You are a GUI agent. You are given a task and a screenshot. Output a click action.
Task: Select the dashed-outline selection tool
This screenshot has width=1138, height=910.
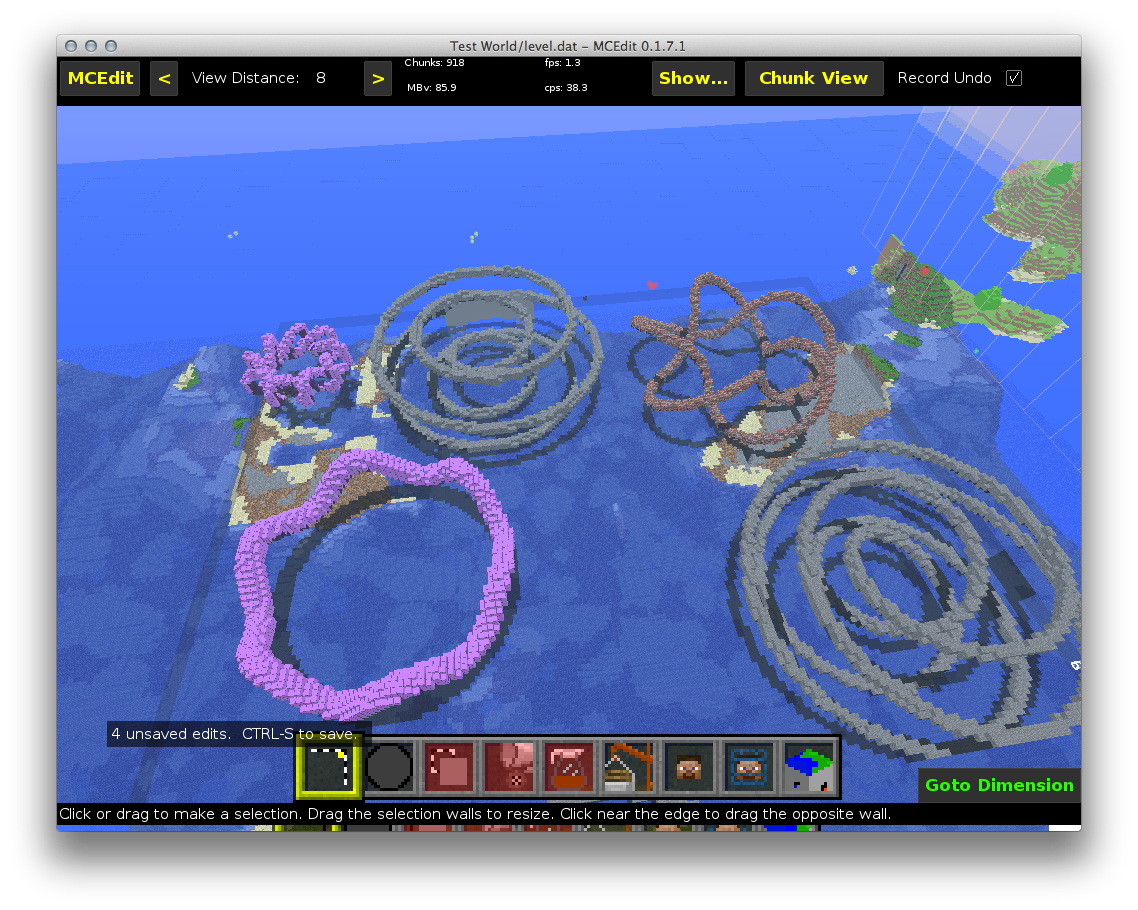(329, 769)
